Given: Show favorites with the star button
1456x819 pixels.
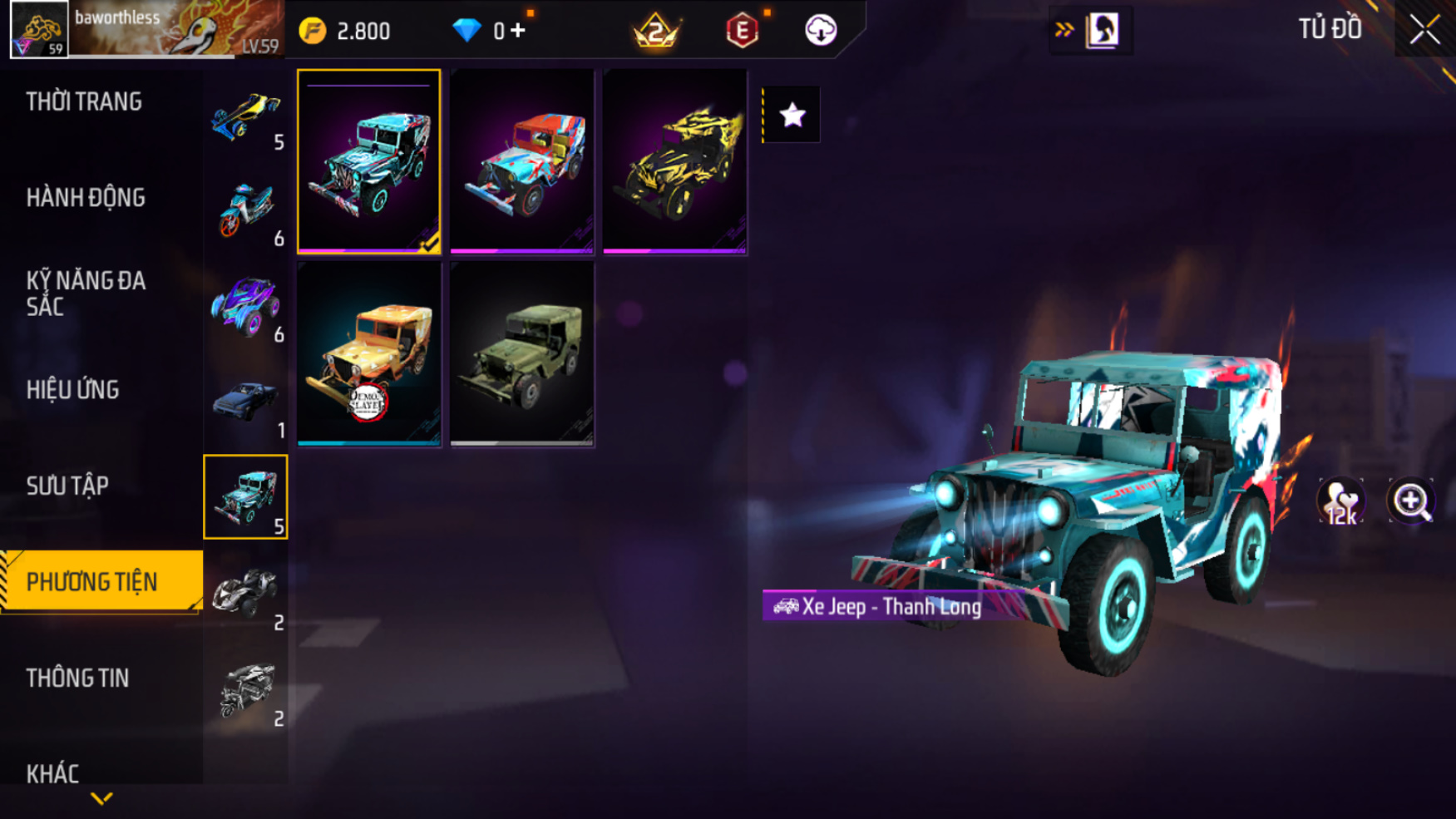Looking at the screenshot, I should (792, 115).
